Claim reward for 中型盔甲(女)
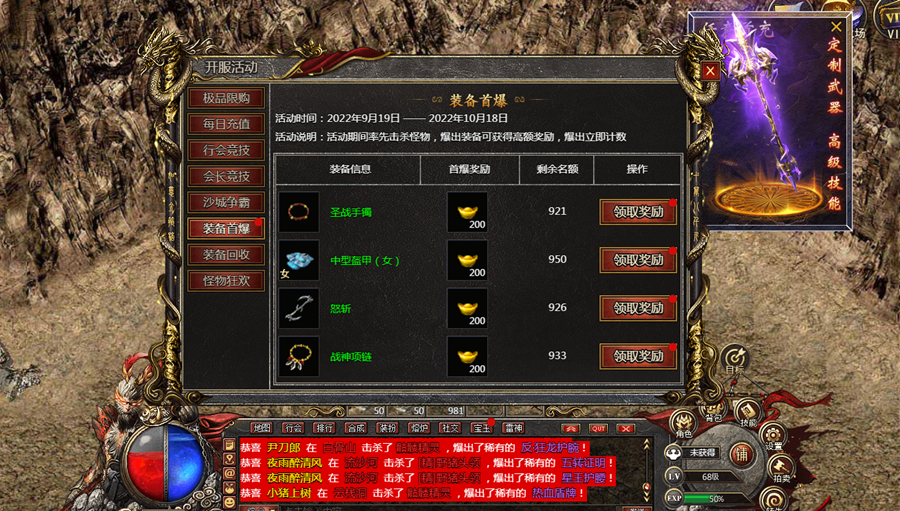Screen dimensions: 900x511 click(x=638, y=260)
